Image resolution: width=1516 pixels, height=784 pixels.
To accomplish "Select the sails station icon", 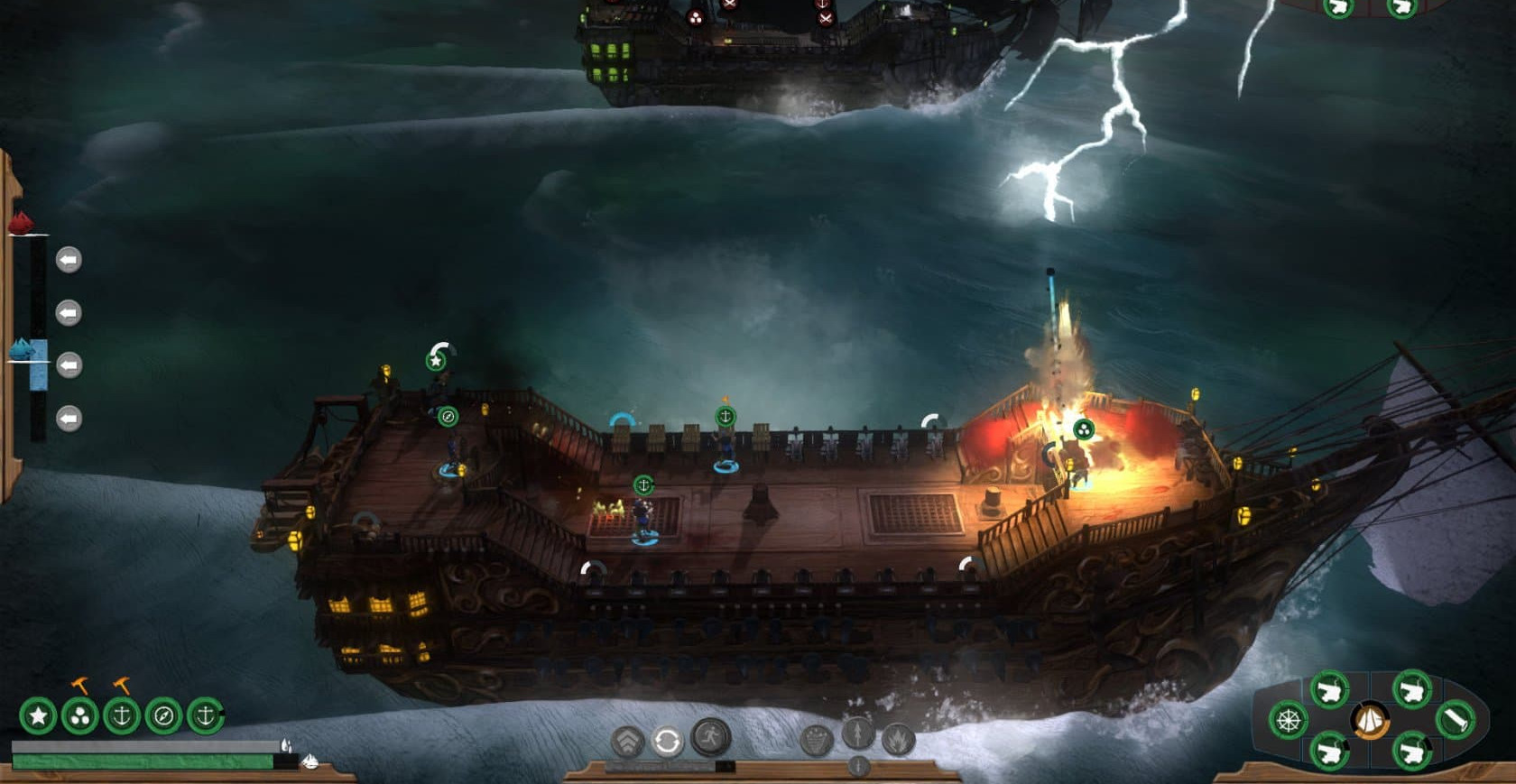I will tap(1371, 721).
